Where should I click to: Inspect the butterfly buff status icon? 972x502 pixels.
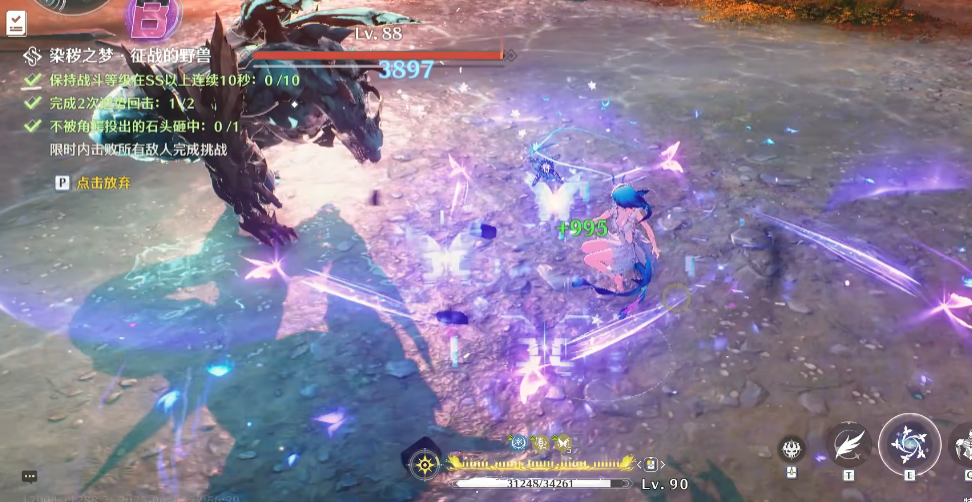(563, 441)
